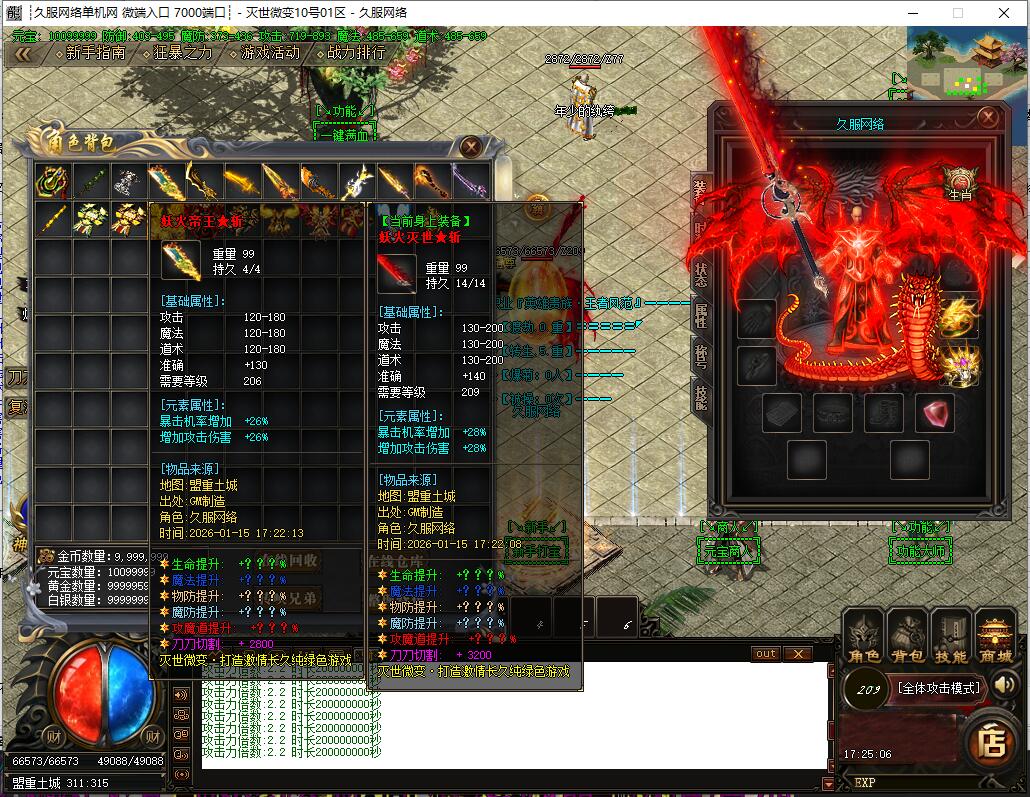Click the chat window 'out' button
Screen dimensions: 1030x797
(765, 653)
